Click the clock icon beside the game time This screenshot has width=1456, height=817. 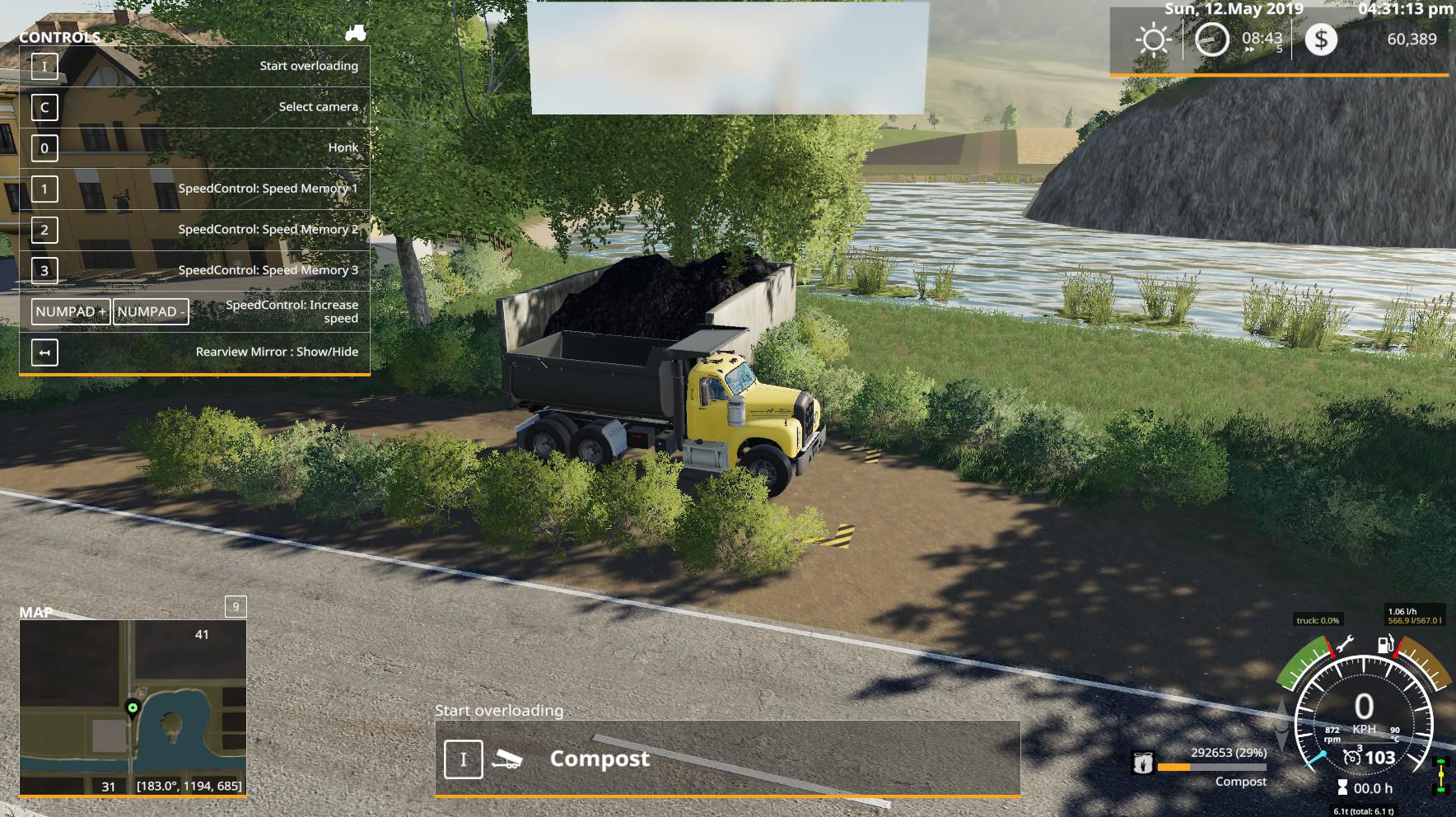pos(1211,40)
